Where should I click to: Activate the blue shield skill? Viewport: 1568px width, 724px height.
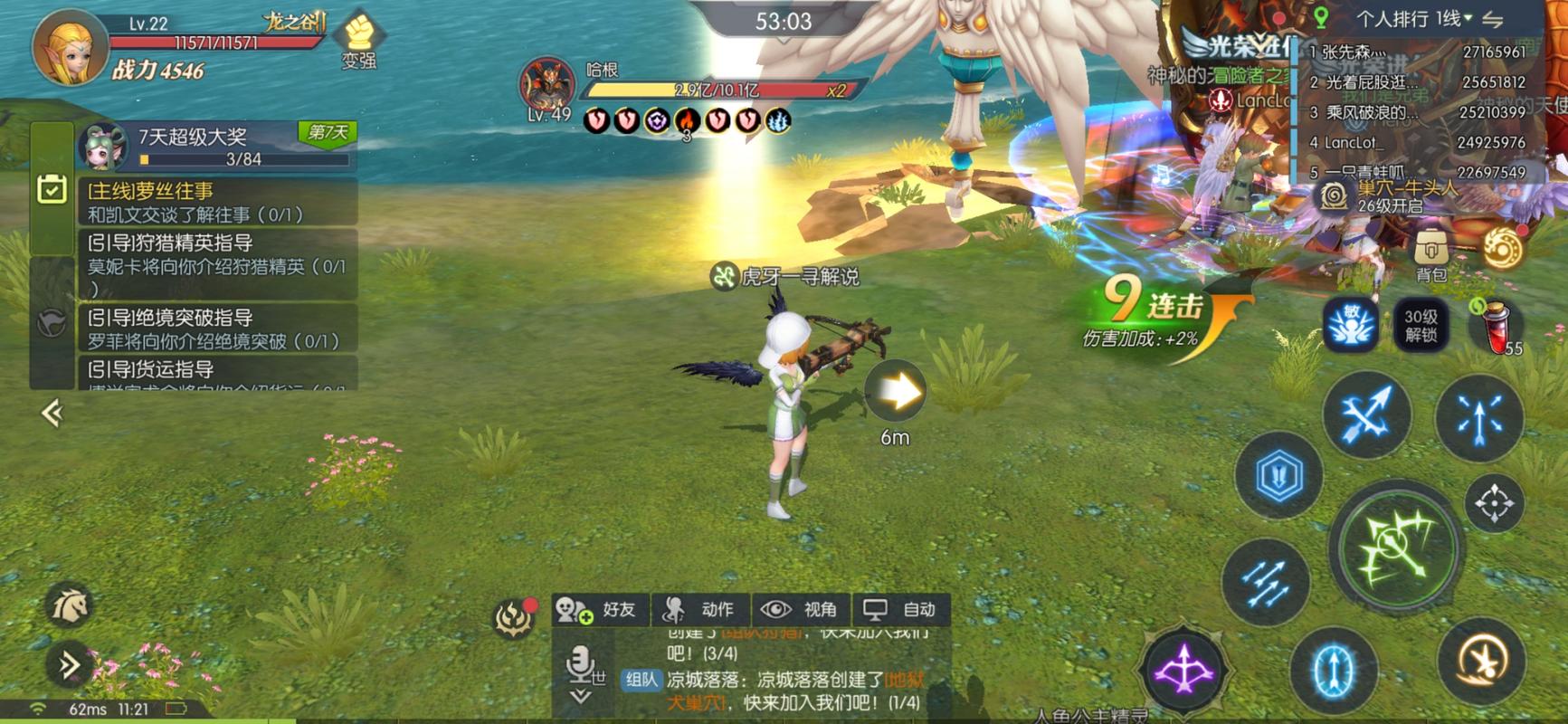pos(1278,475)
